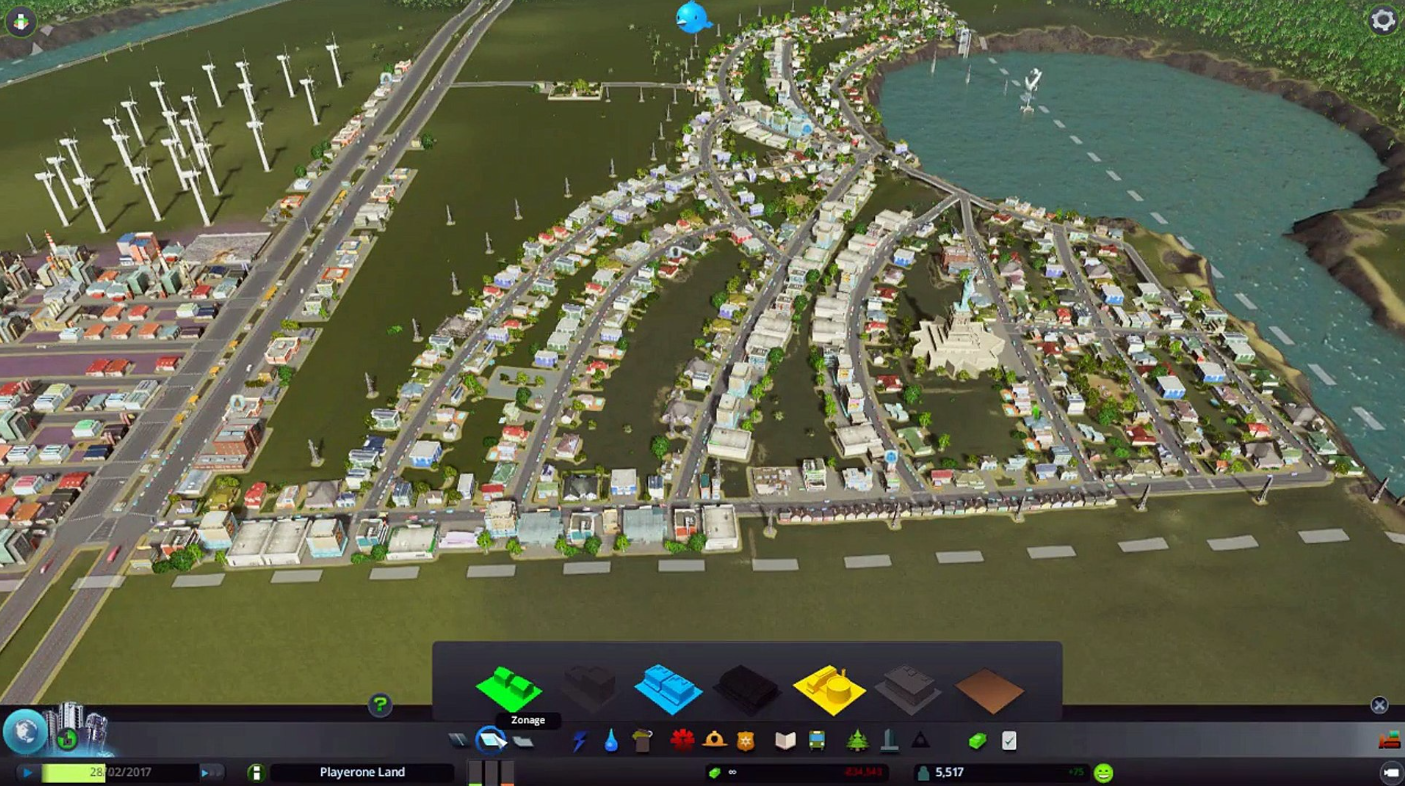This screenshot has width=1405, height=786.
Task: Open the Economy money panel
Action: [x=978, y=740]
